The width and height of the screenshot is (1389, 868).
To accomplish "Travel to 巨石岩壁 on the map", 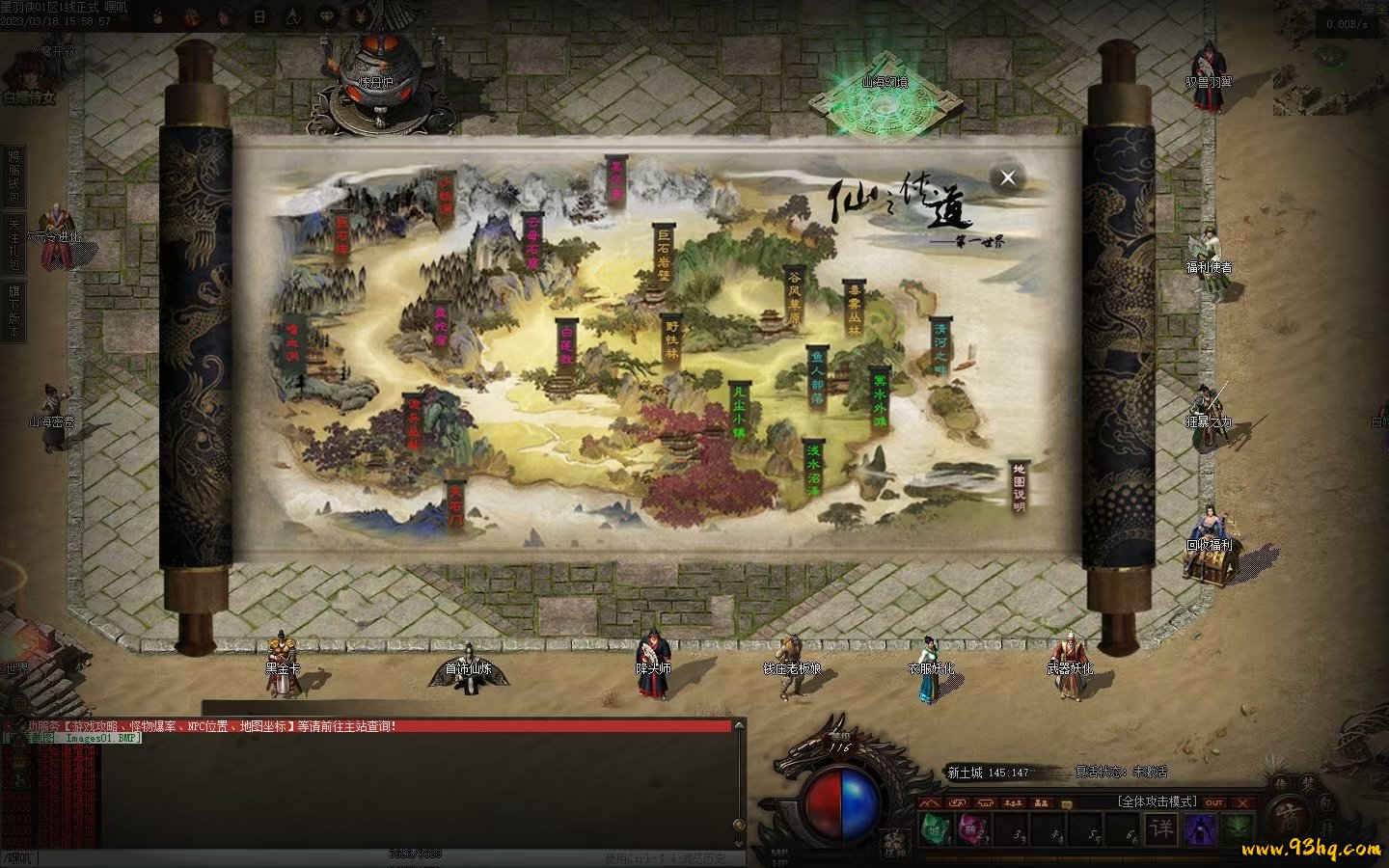I will [664, 255].
